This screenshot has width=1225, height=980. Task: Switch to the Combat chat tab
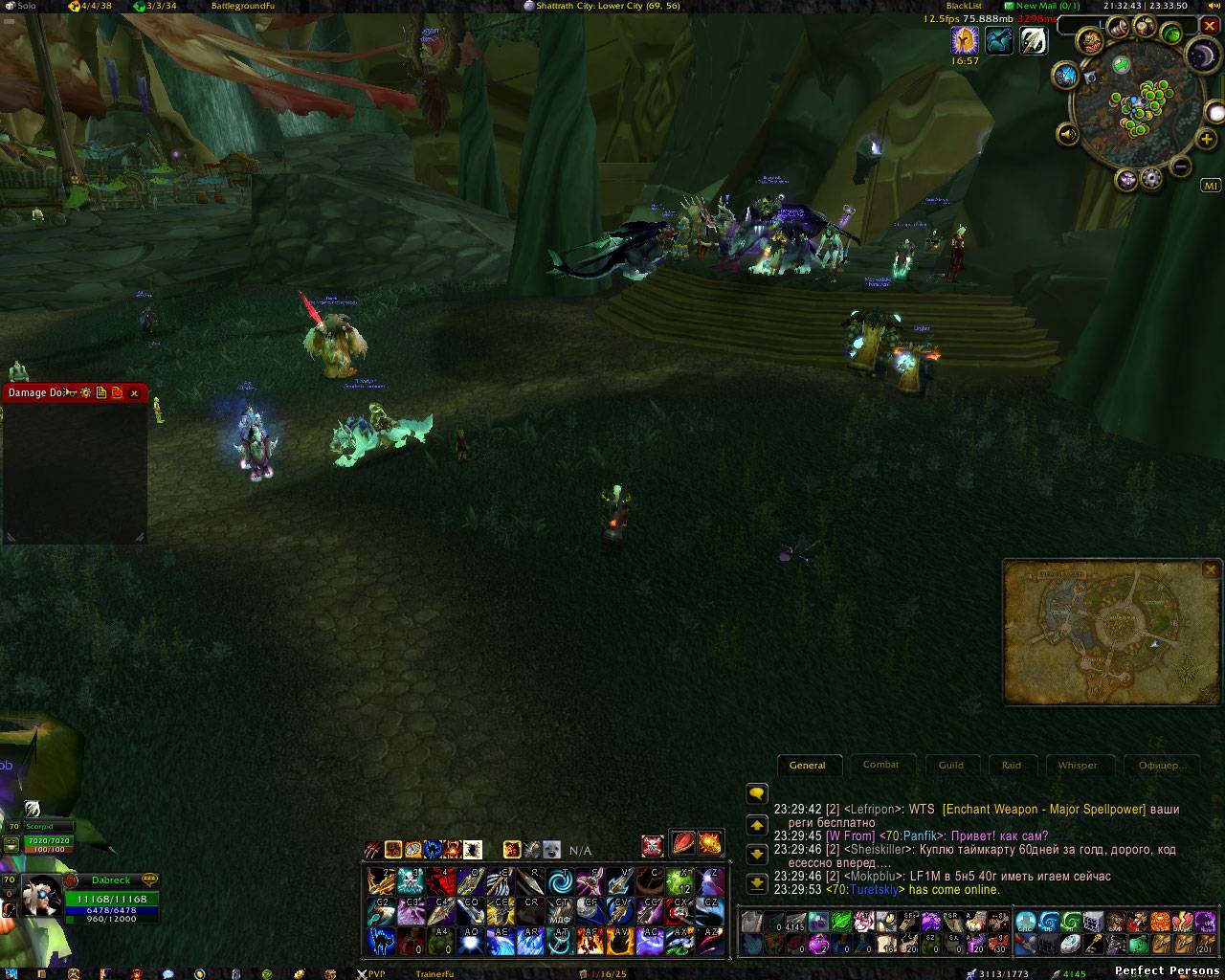880,765
